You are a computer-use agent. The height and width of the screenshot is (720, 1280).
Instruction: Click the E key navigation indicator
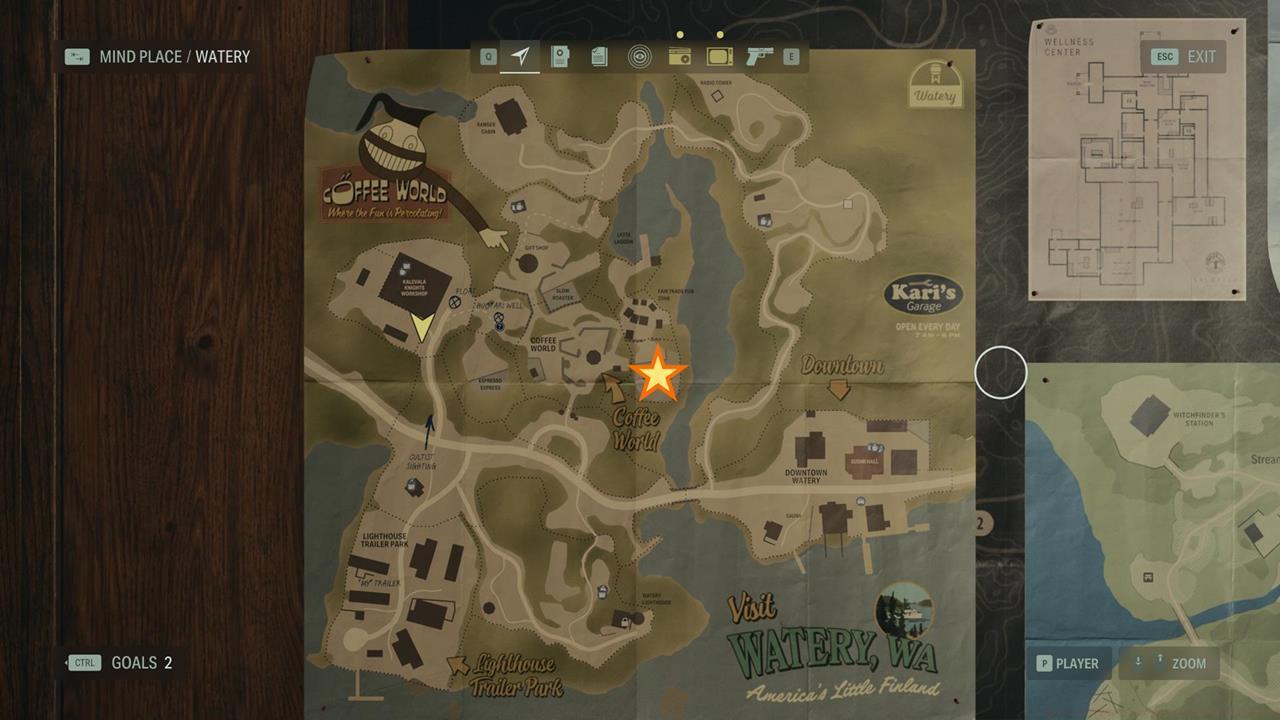click(x=789, y=57)
